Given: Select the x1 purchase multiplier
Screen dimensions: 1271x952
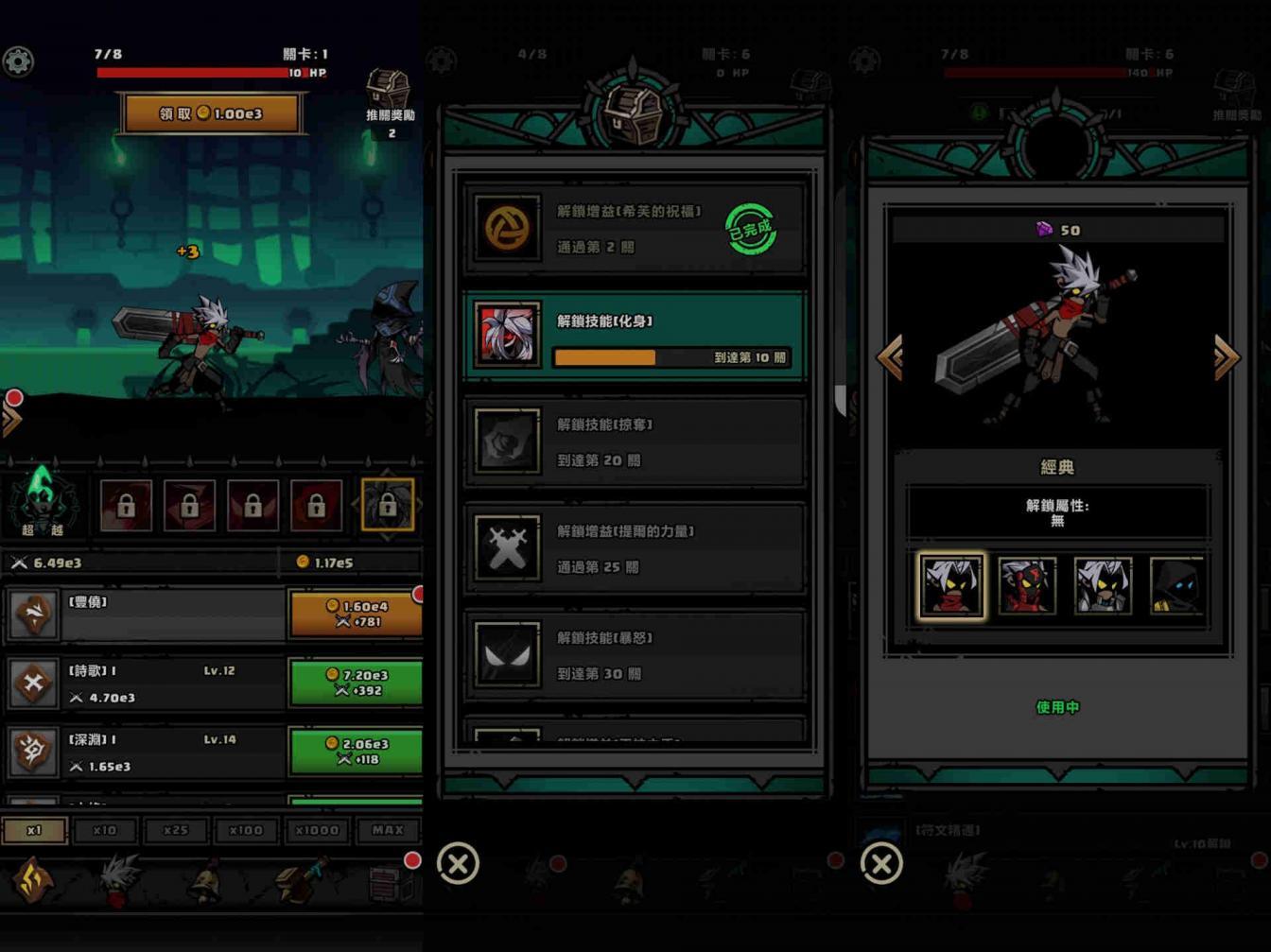Looking at the screenshot, I should tap(34, 830).
